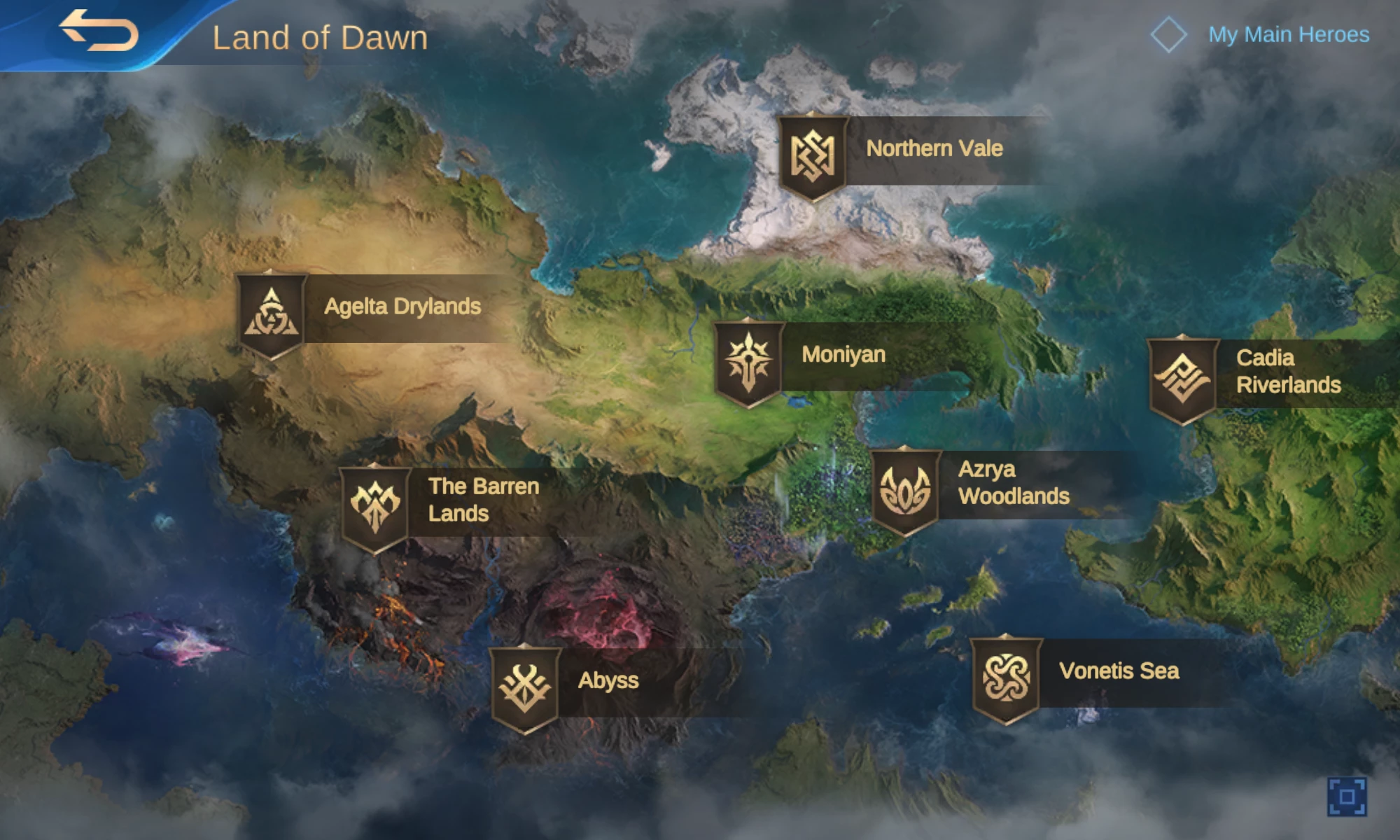Viewport: 1400px width, 840px height.
Task: Open the Agelta Drylands region
Action: pyautogui.click(x=272, y=314)
